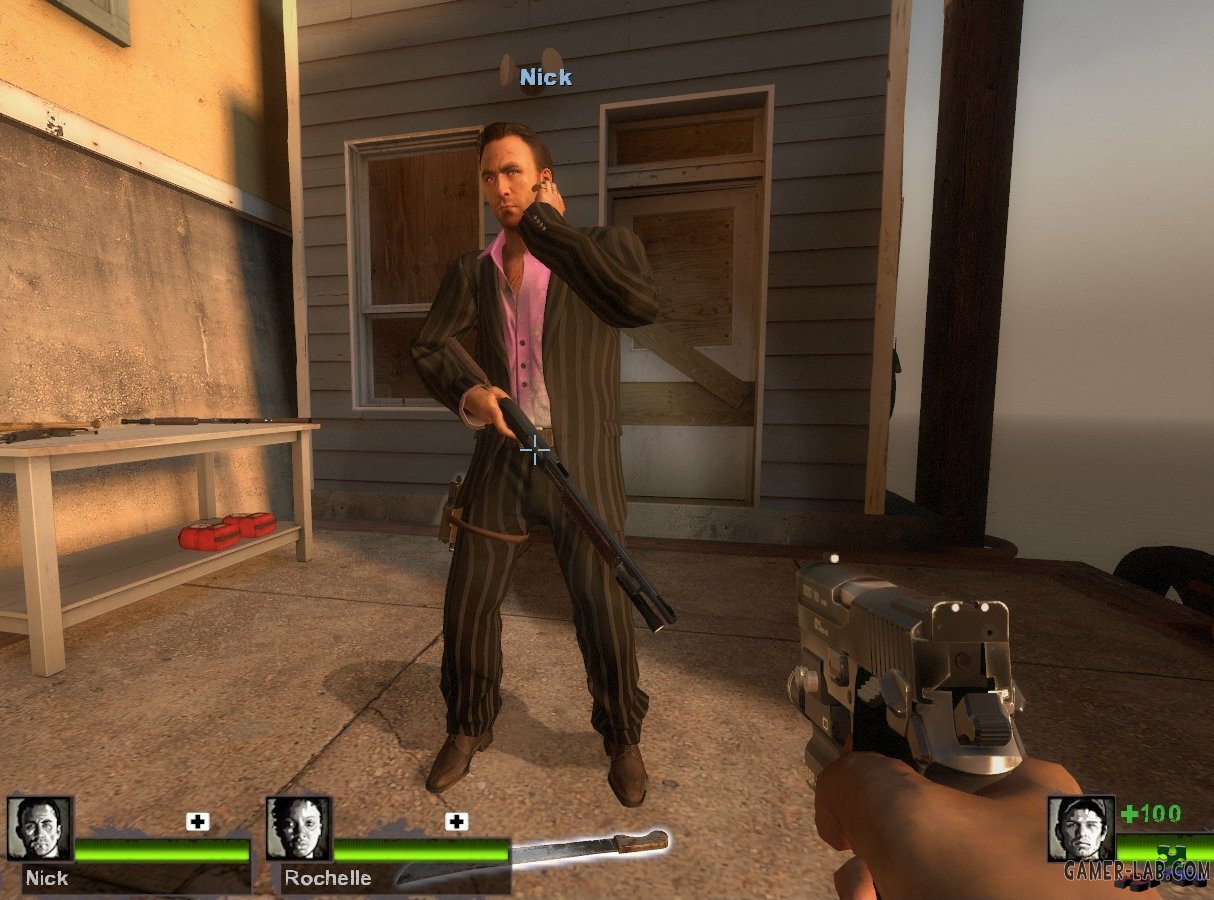Screen dimensions: 1214x900
Task: Click the first aid kit icon above Rochelle's health
Action: tap(457, 822)
